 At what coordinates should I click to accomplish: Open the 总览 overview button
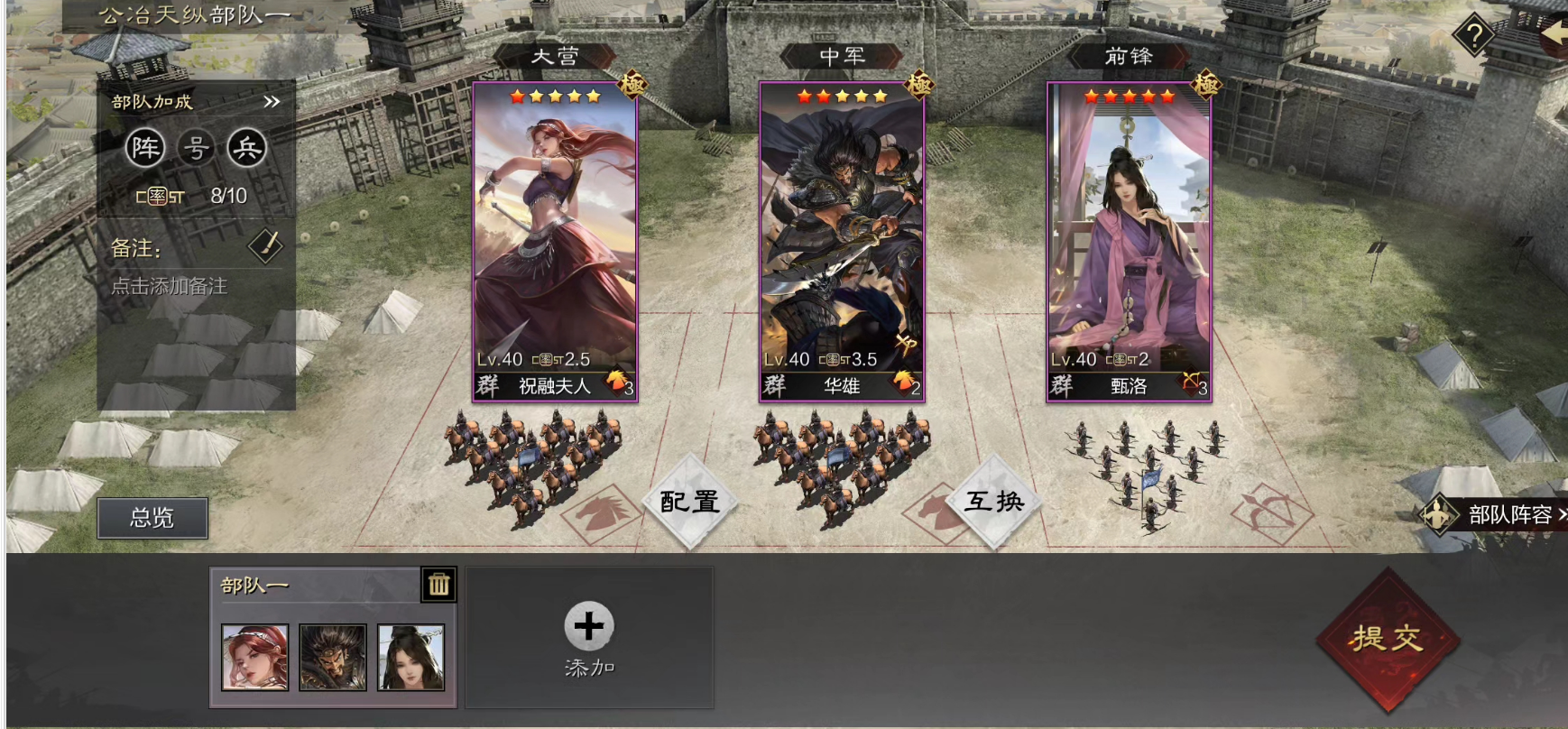click(x=152, y=518)
